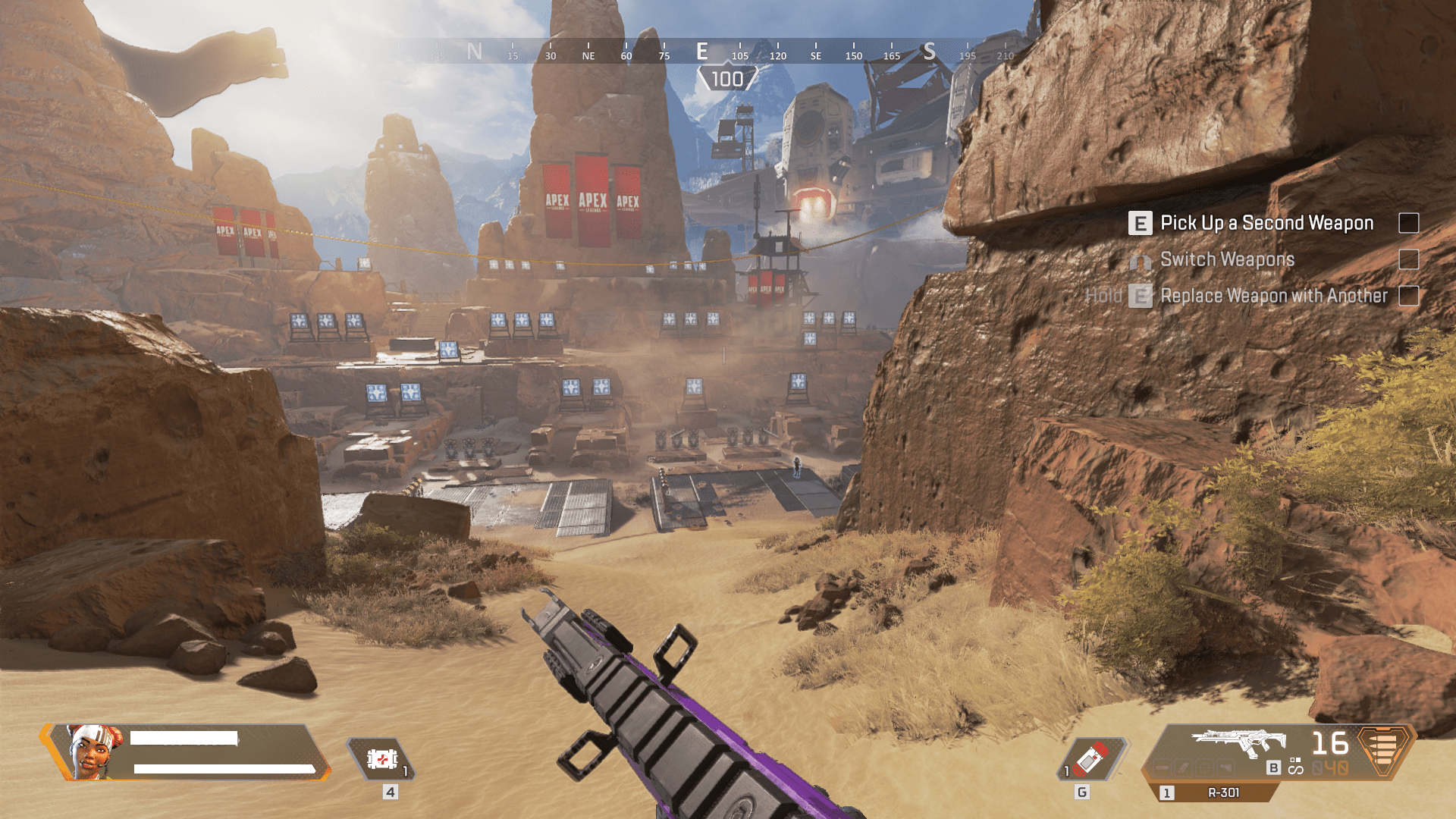Click the empty optic attachment slot
Screen dimensions: 1456x819
[1207, 767]
